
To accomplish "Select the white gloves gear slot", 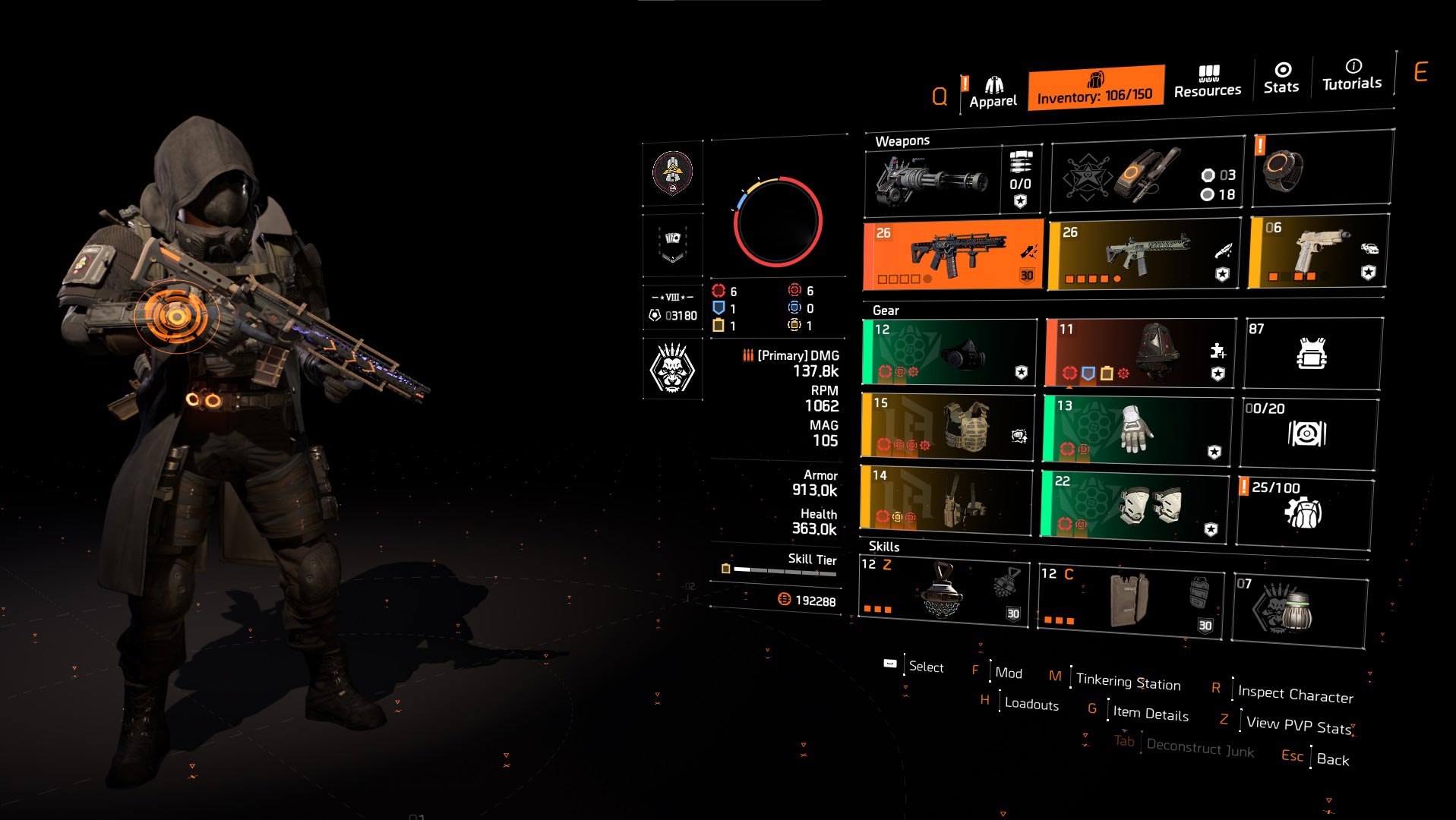I will (x=1137, y=429).
